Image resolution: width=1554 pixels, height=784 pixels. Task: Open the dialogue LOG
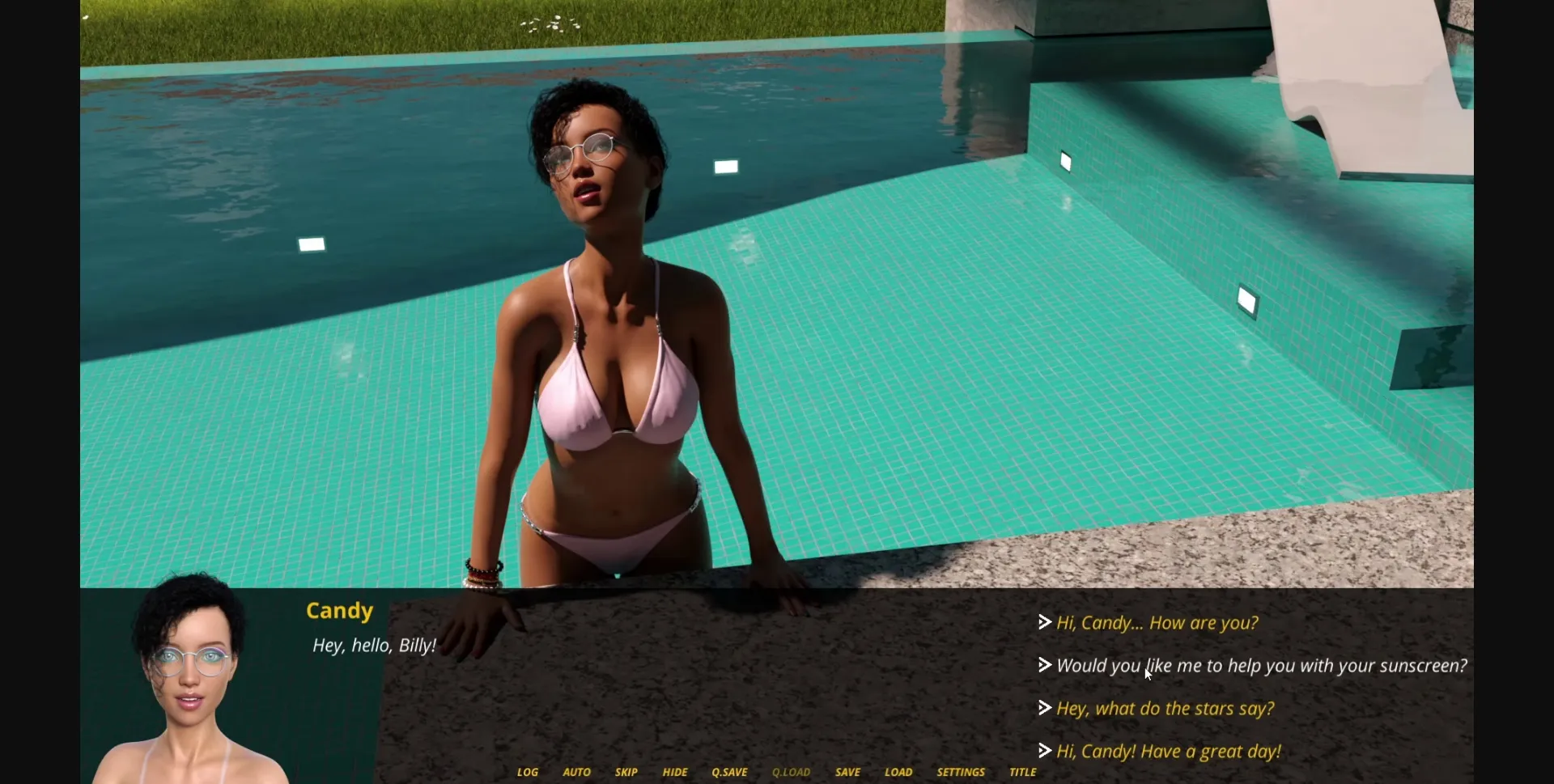(x=527, y=772)
